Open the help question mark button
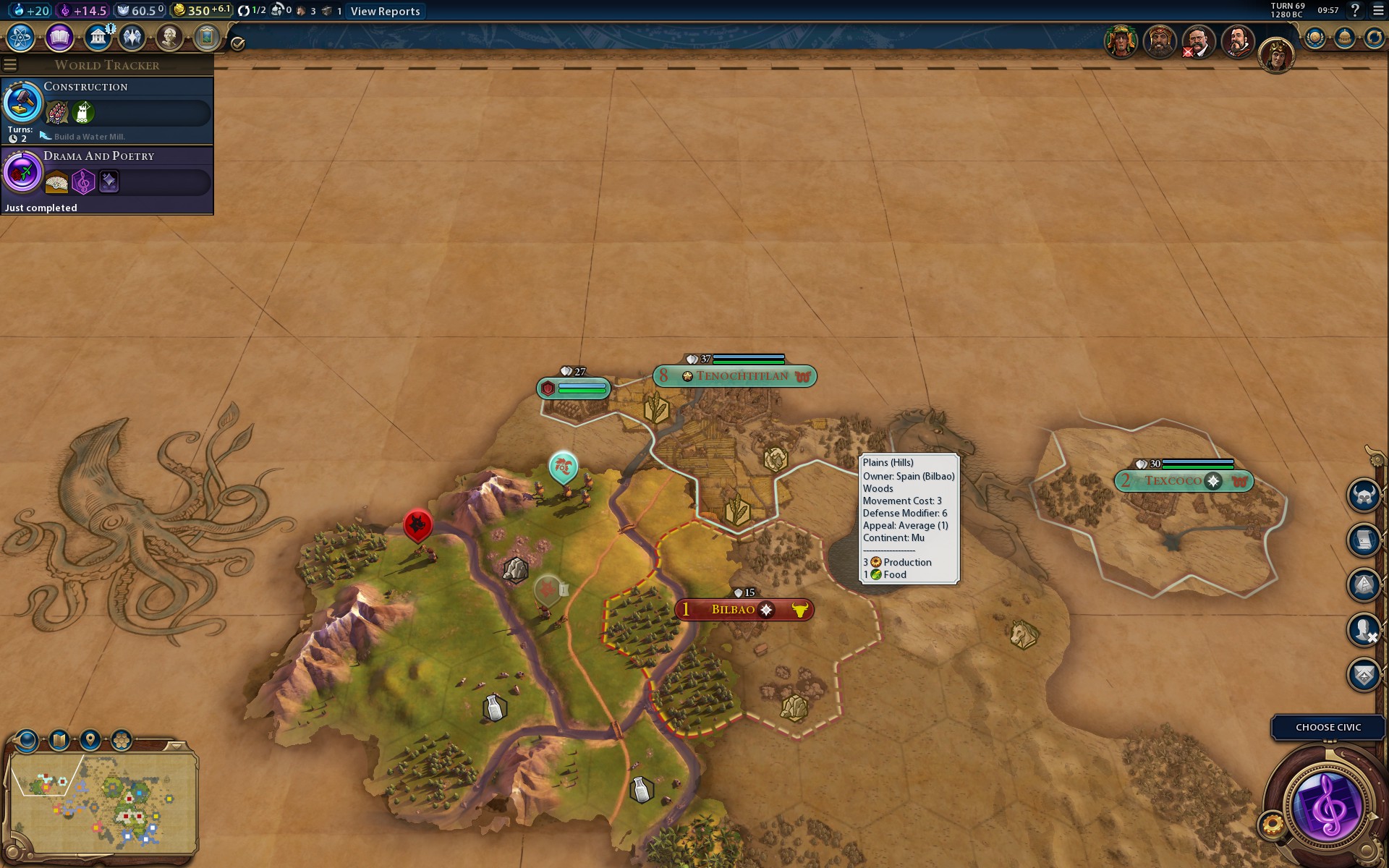Screen dimensions: 1389x868 [x=1355, y=10]
